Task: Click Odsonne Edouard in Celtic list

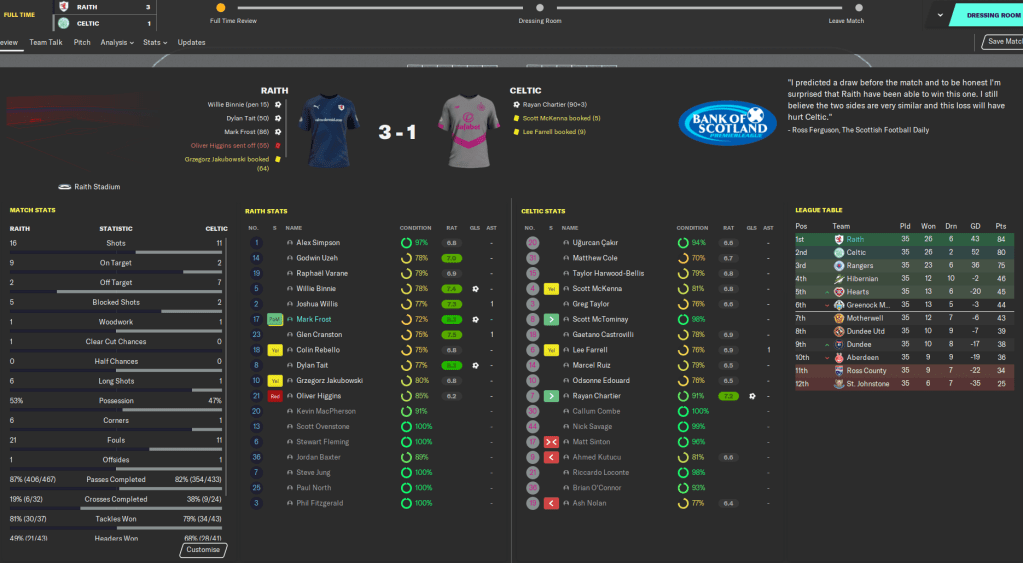Action: (600, 381)
